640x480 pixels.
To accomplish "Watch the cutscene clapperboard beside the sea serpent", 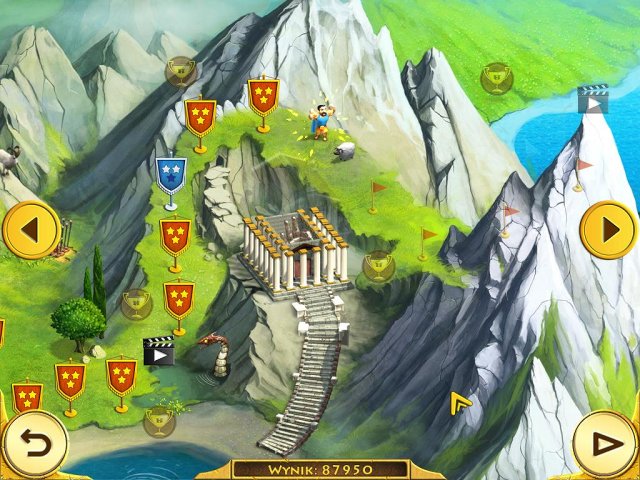I will click(x=158, y=351).
